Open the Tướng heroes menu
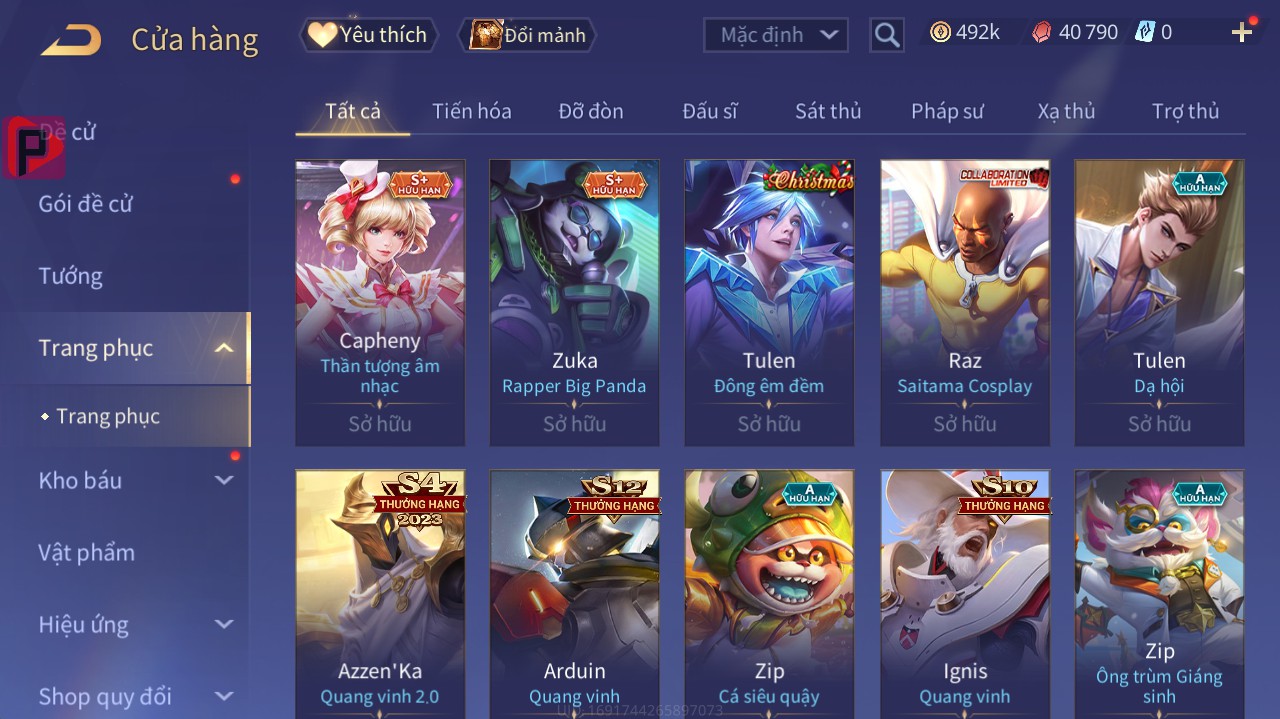The image size is (1280, 719). click(71, 276)
